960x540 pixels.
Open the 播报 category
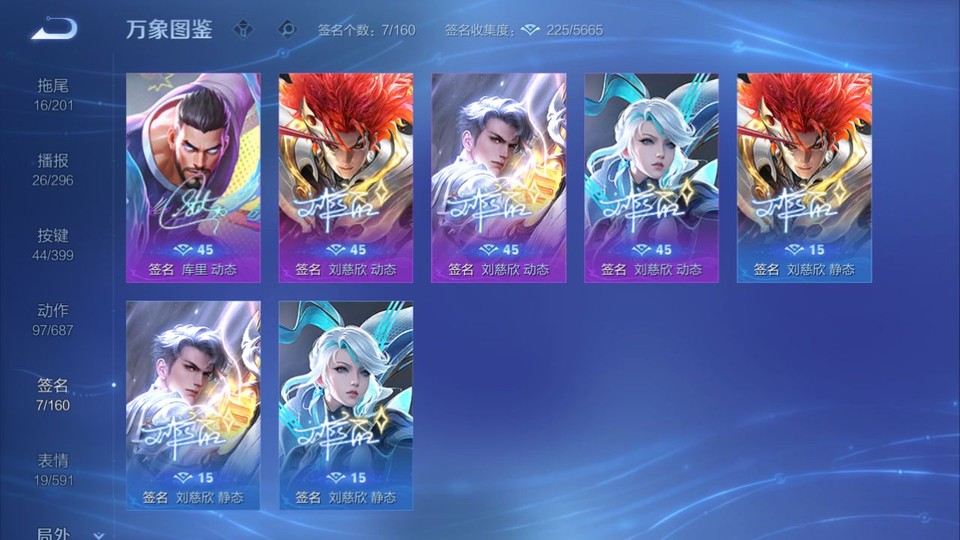coord(53,169)
